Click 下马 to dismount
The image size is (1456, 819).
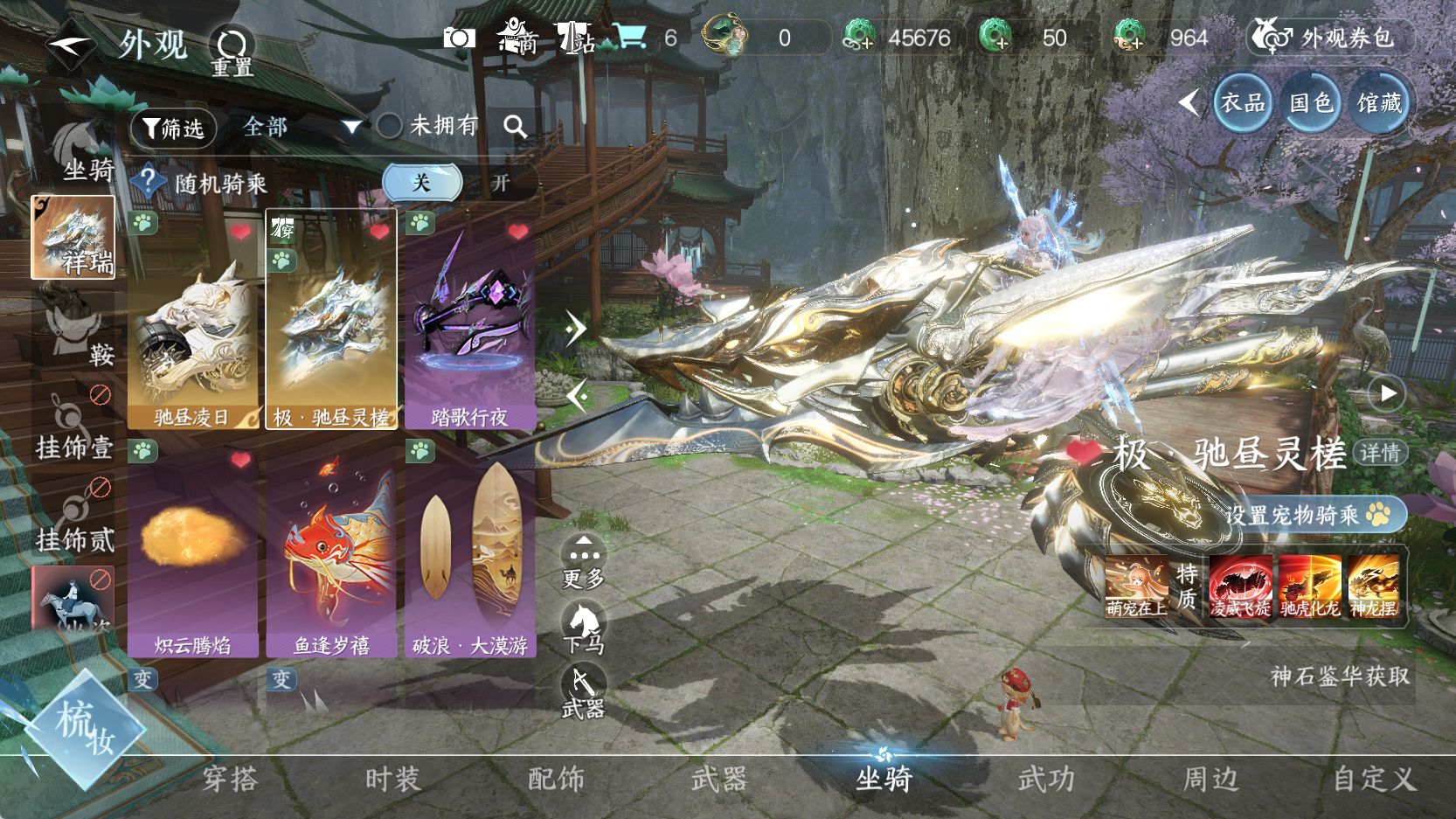[583, 628]
